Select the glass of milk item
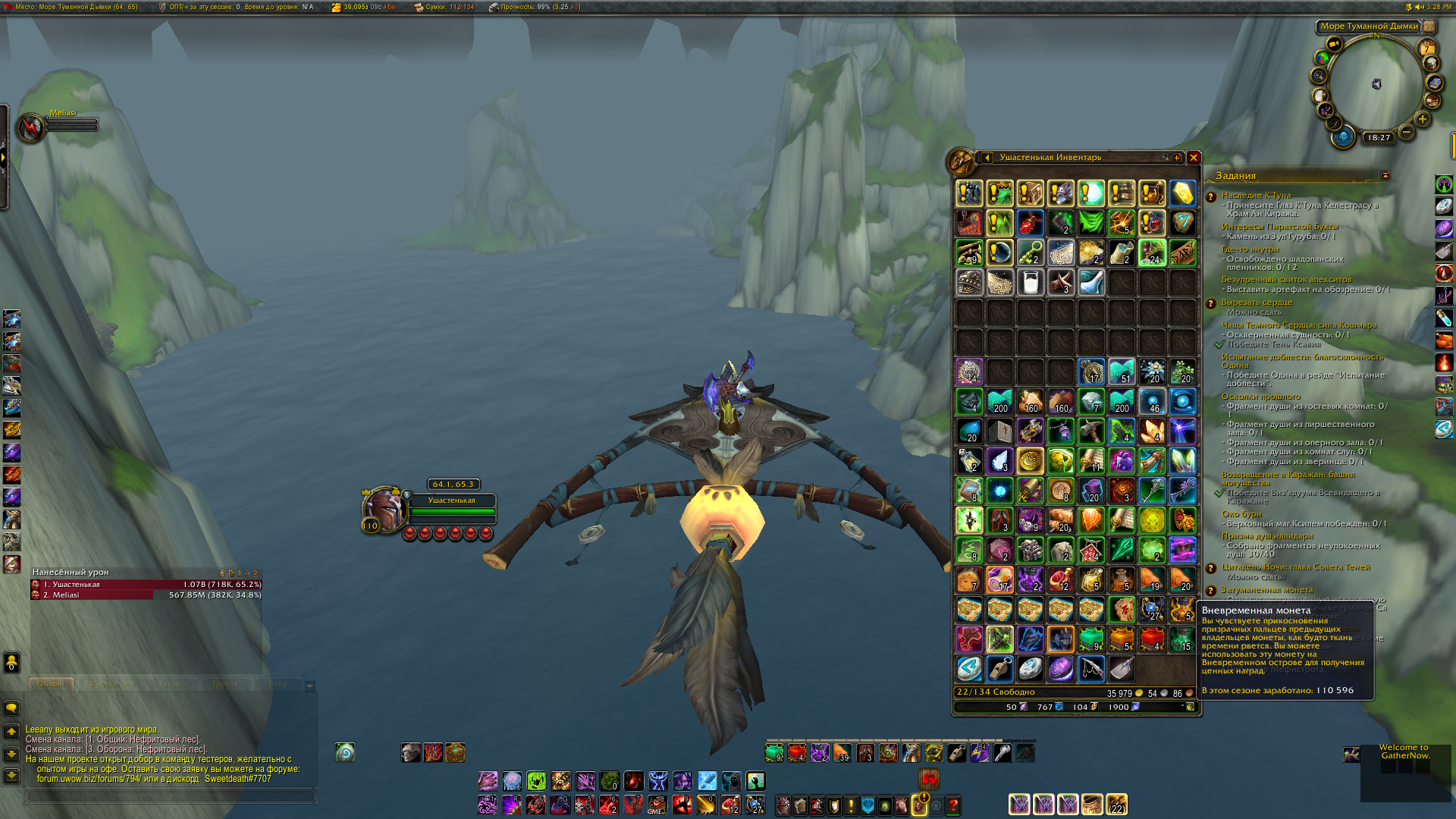The width and height of the screenshot is (1456, 819). coord(1030,283)
